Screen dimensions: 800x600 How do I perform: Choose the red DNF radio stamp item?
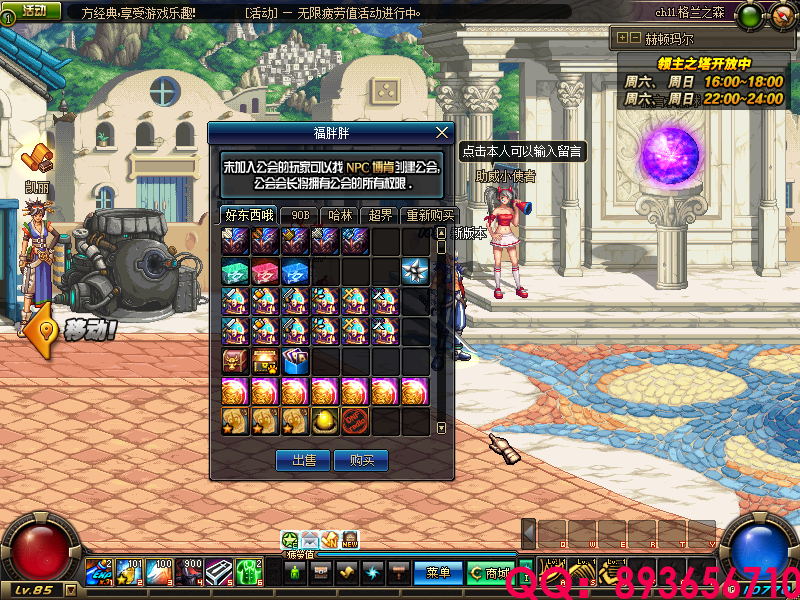[356, 420]
